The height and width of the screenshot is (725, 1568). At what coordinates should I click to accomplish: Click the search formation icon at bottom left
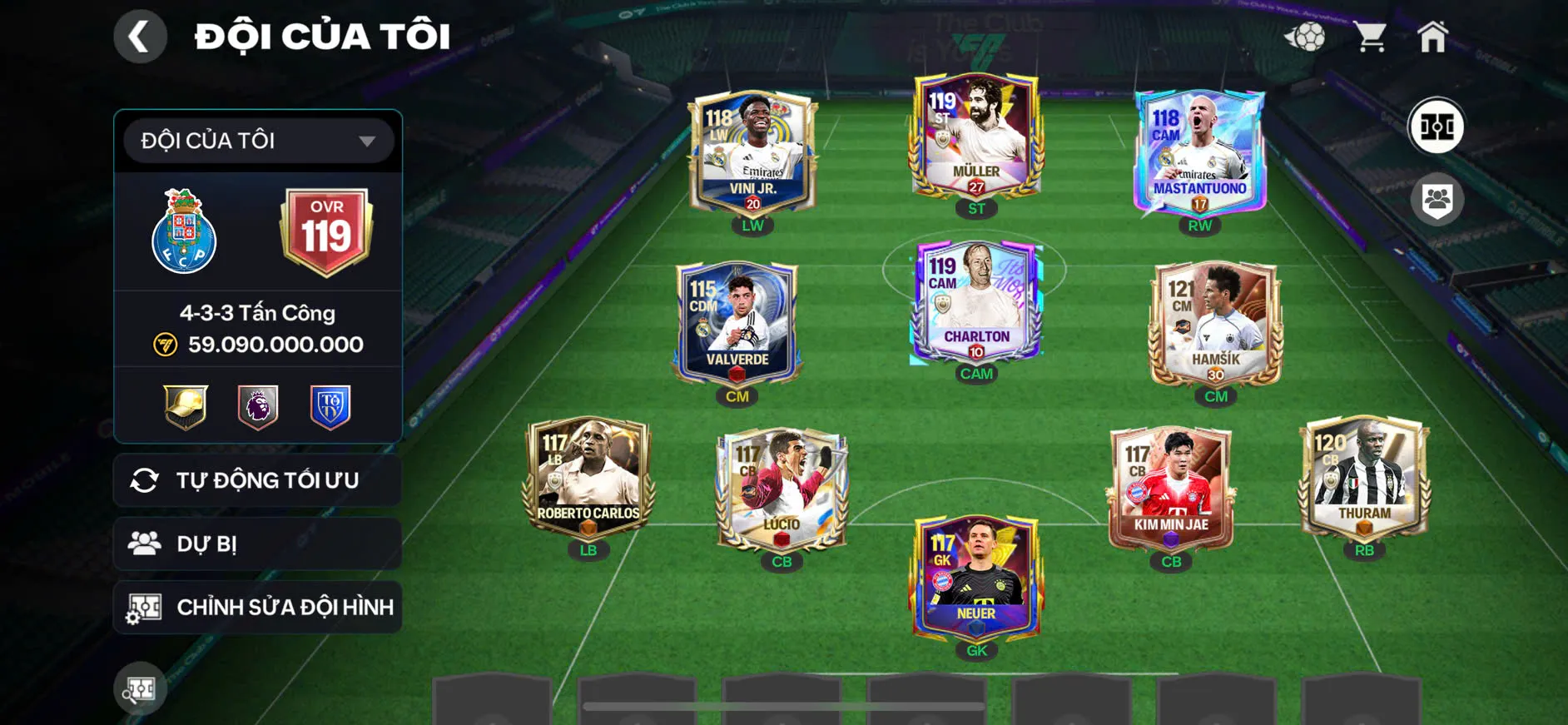coord(140,689)
